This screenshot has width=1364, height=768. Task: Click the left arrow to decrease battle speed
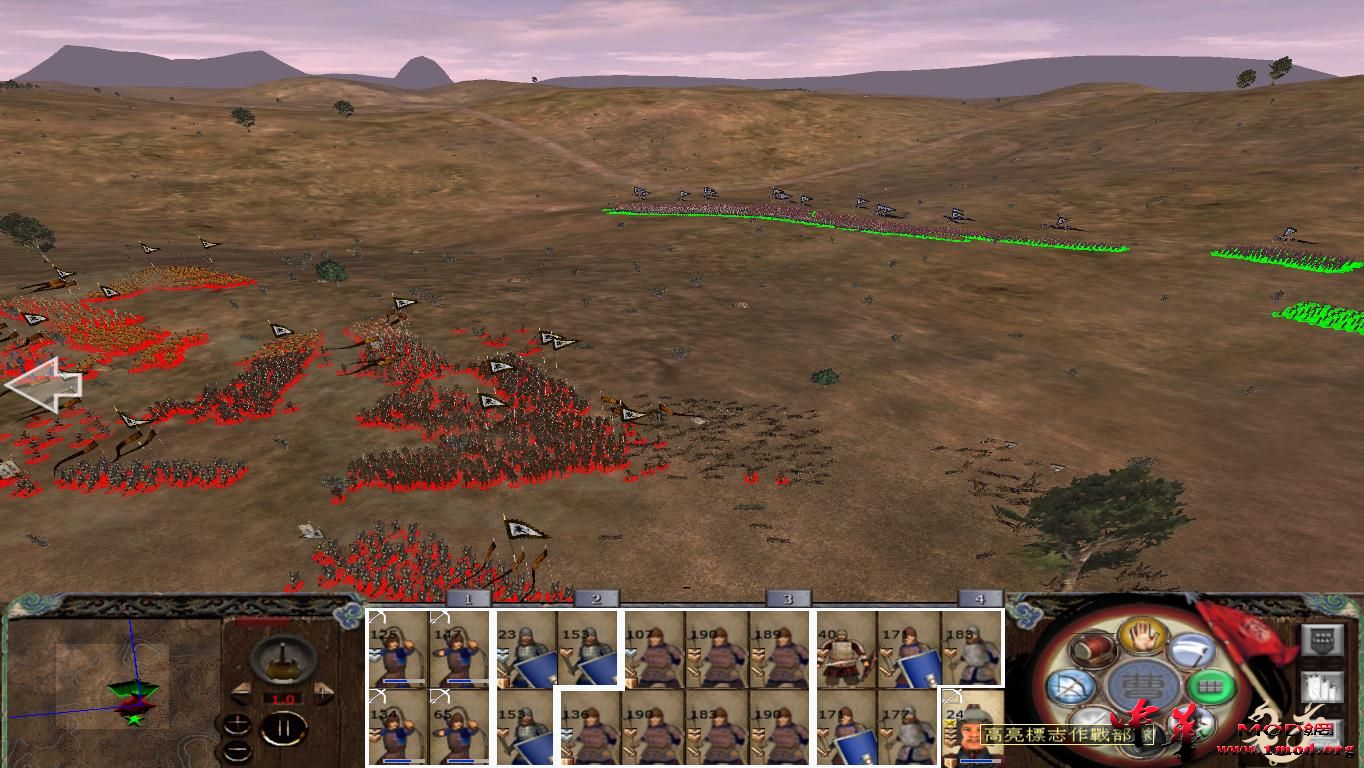[241, 692]
